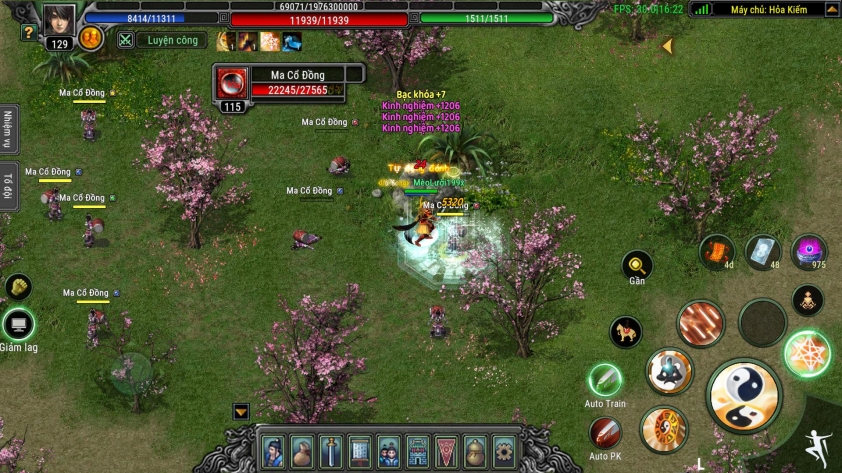Enable Auto Train

click(605, 380)
